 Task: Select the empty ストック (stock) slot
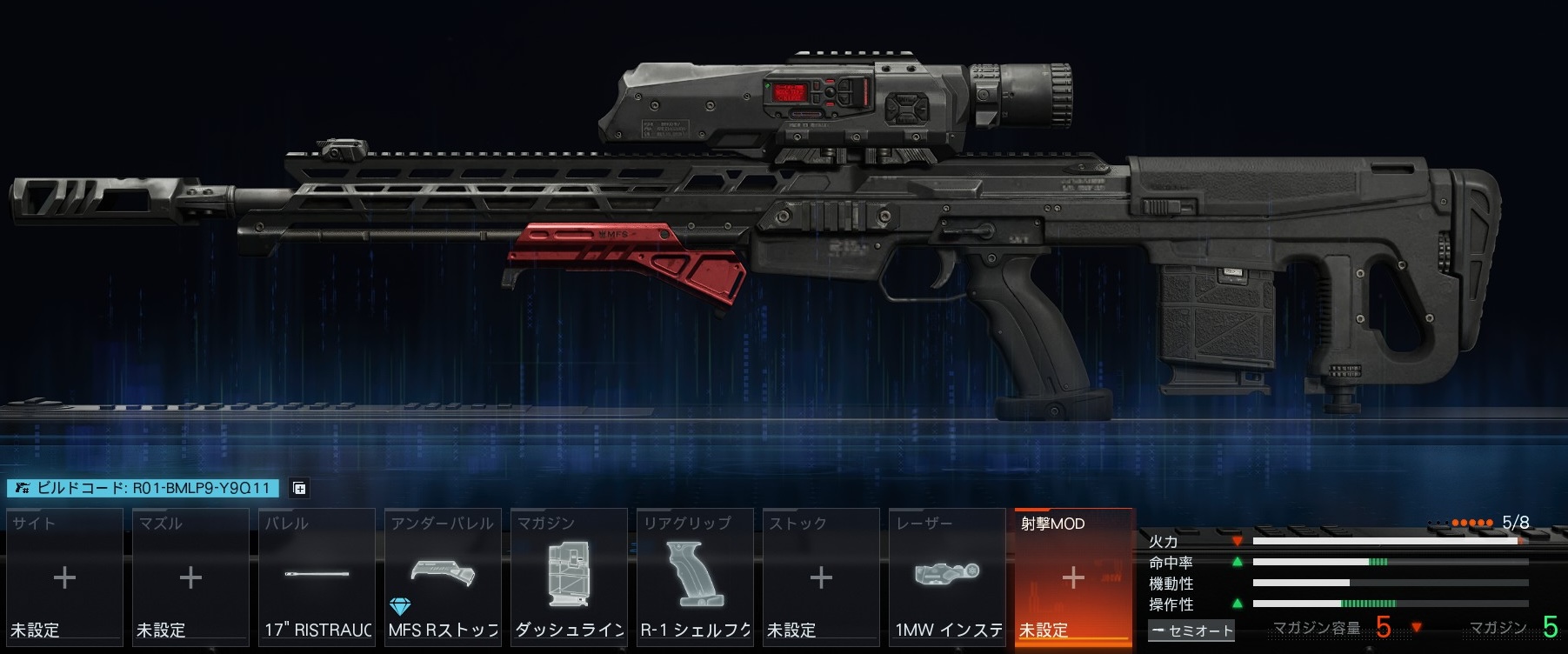(821, 577)
